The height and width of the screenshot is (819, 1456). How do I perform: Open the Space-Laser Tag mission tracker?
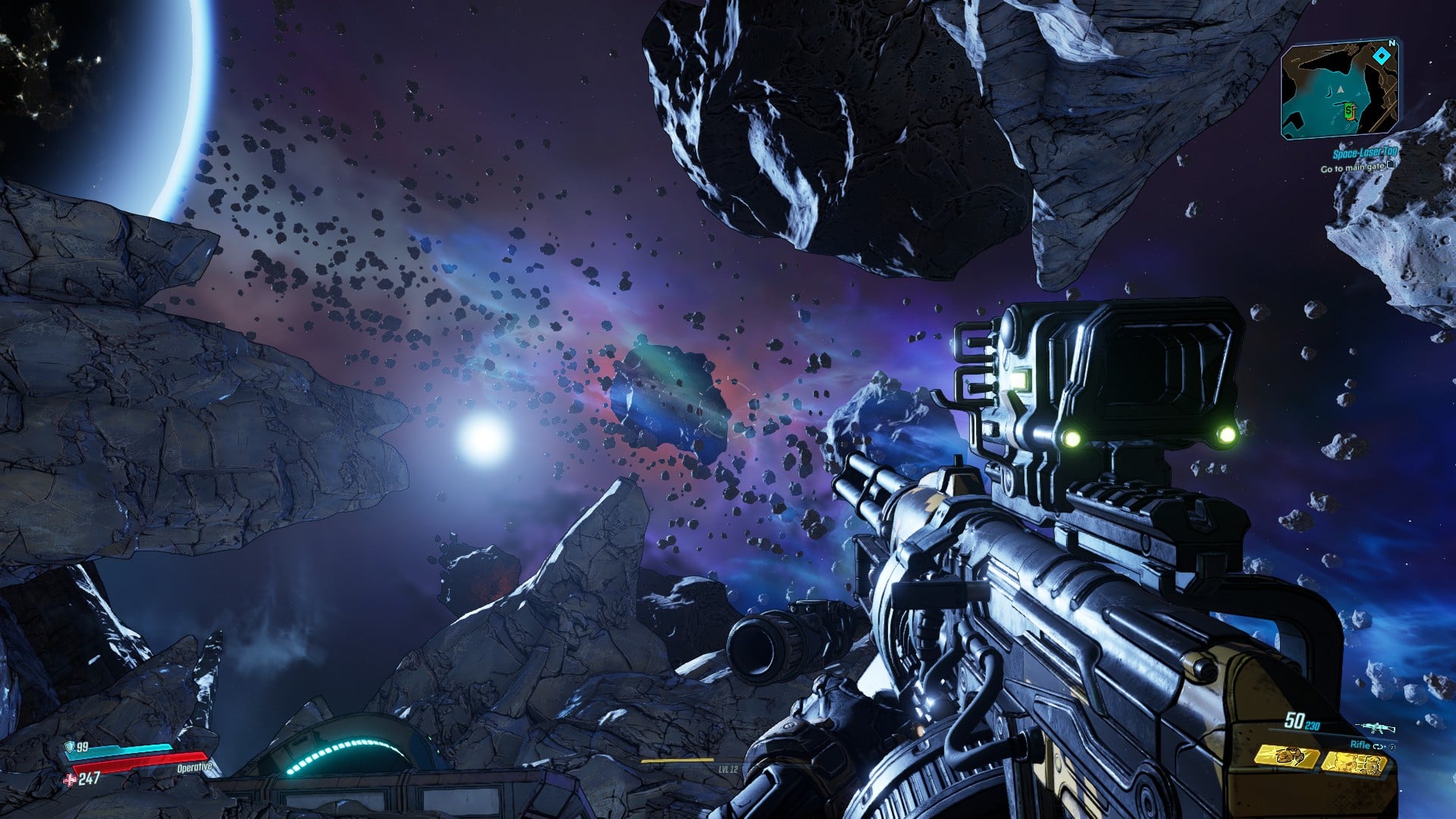pyautogui.click(x=1364, y=154)
